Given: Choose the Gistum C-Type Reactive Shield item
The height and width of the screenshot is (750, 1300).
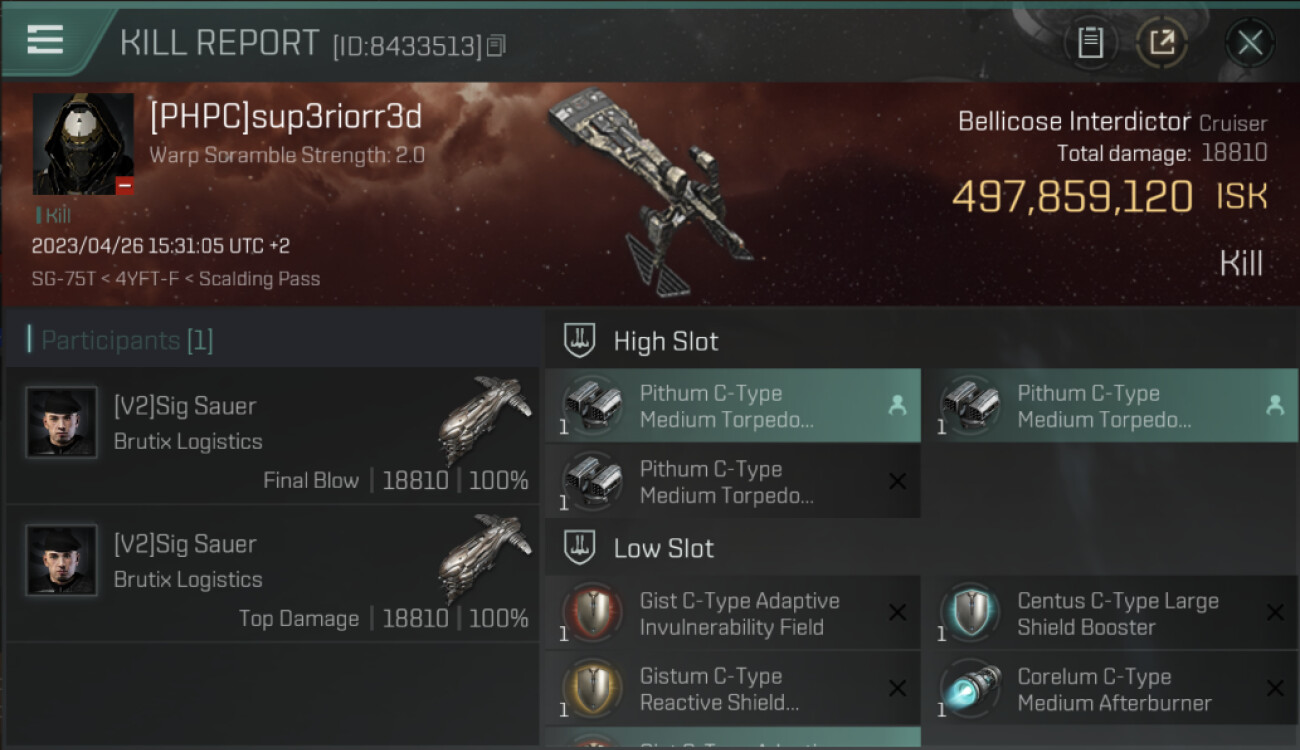Looking at the screenshot, I should [x=732, y=689].
